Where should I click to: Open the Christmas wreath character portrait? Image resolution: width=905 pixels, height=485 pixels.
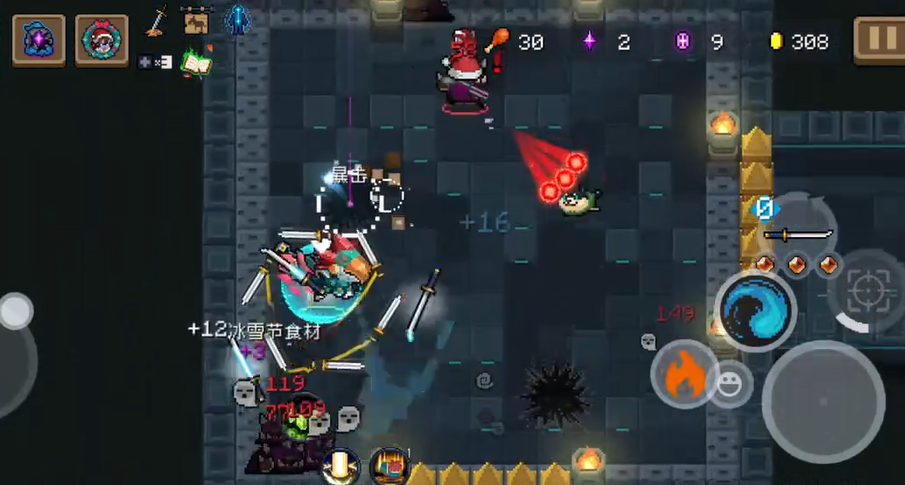[101, 41]
